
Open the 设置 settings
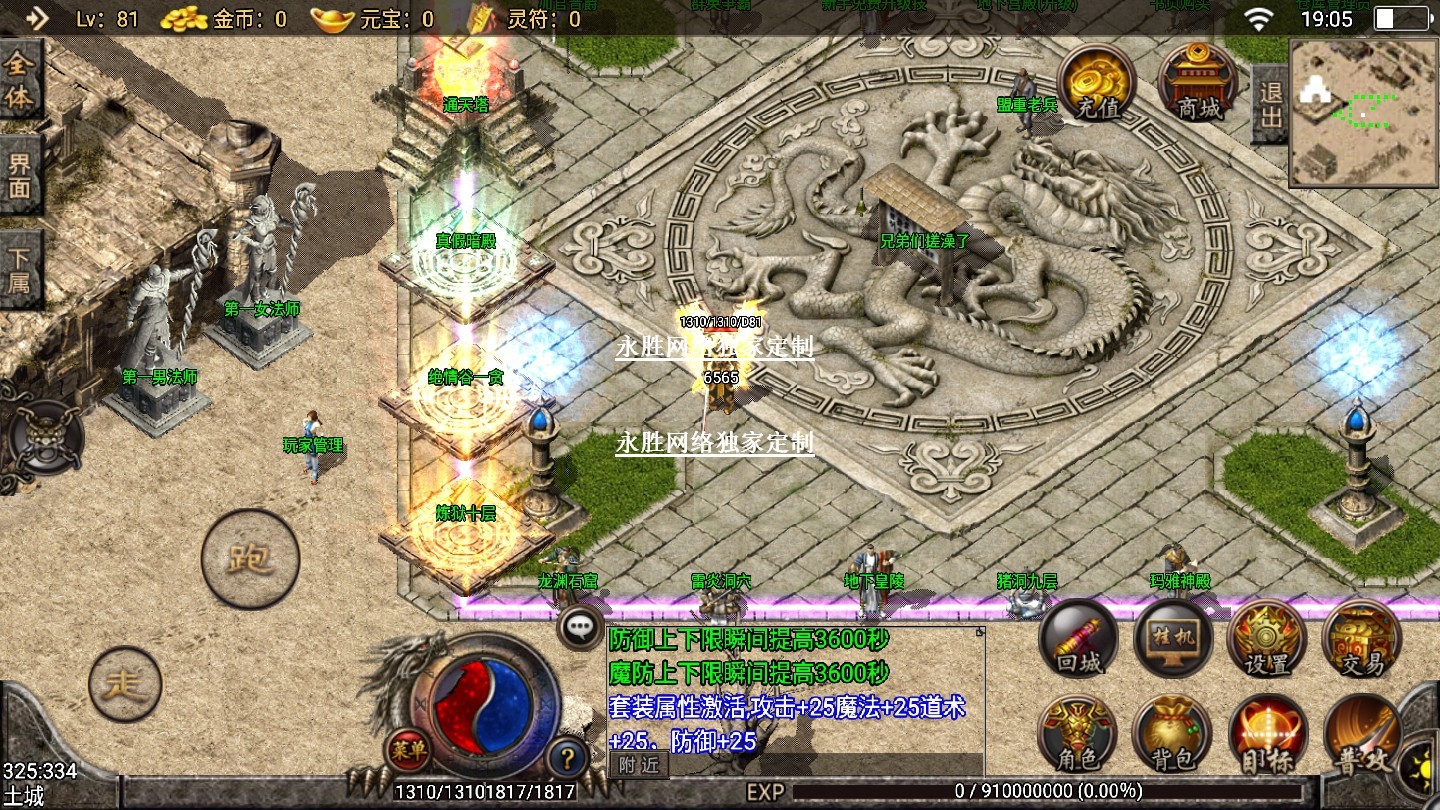pos(1267,640)
